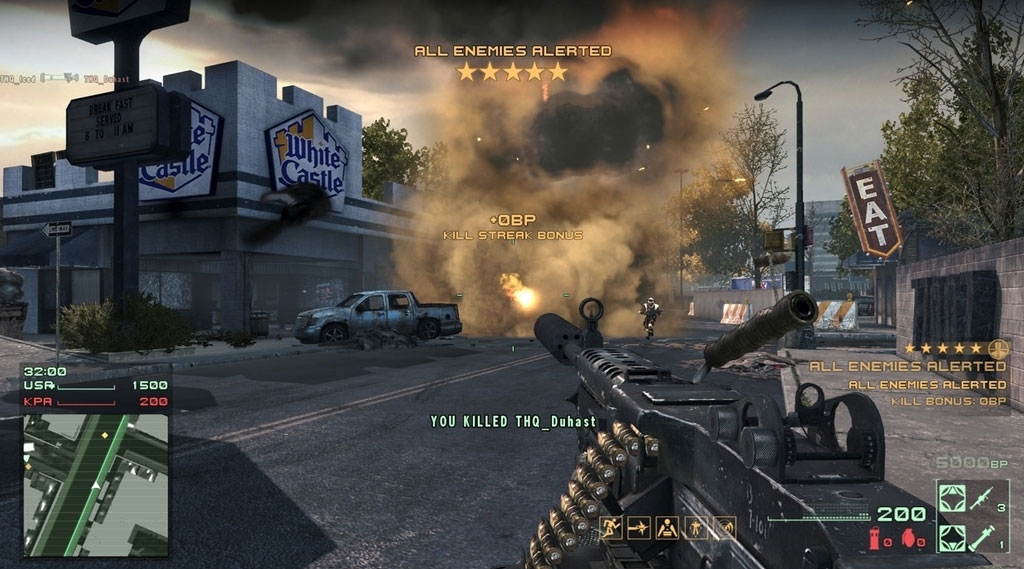Select the standing figure ability icon

[x=695, y=527]
